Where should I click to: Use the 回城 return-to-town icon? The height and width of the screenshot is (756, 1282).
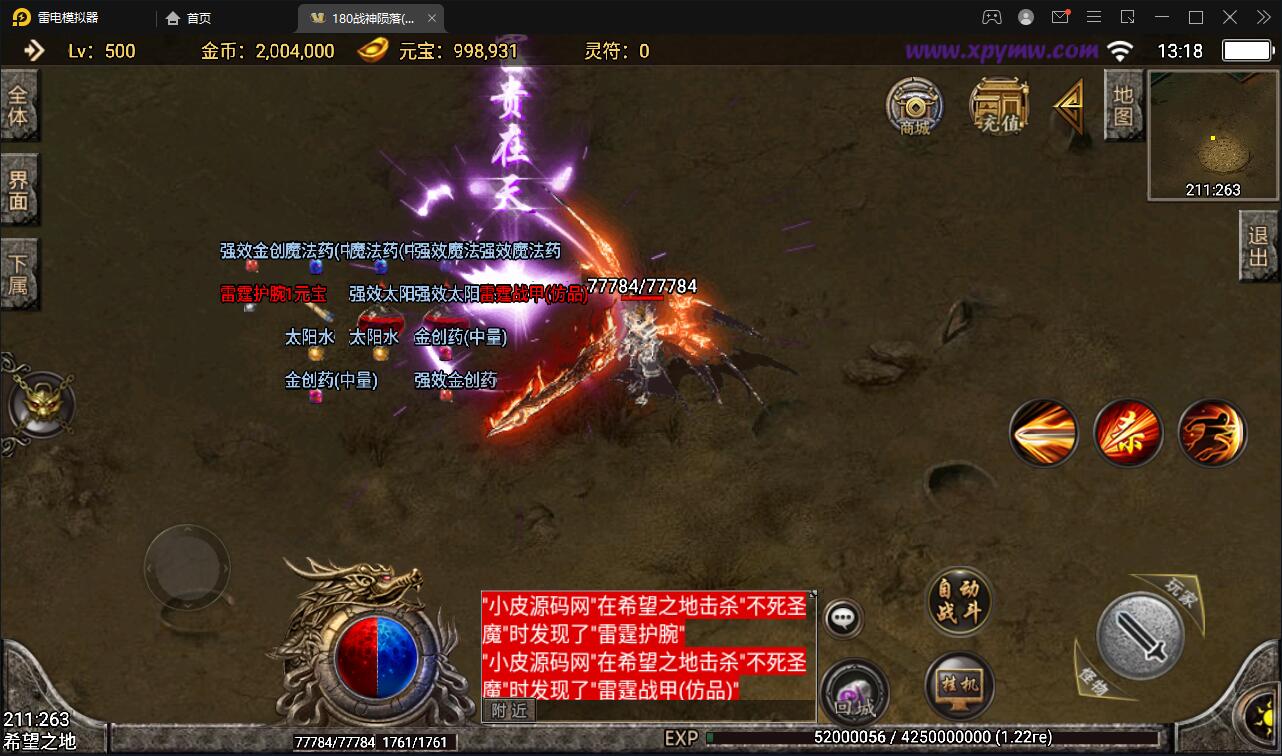(855, 690)
